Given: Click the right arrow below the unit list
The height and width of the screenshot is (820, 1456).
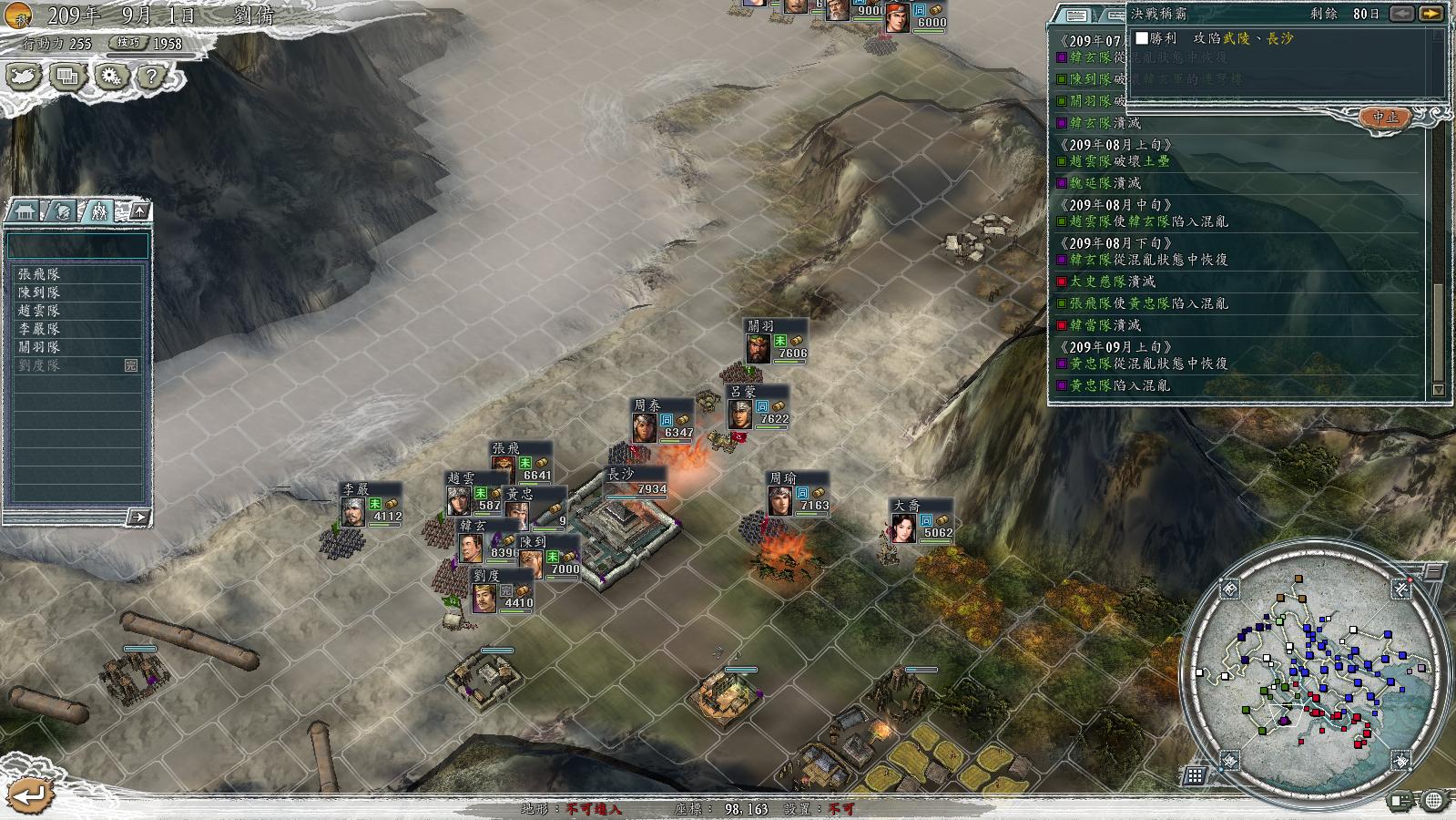Looking at the screenshot, I should pyautogui.click(x=138, y=518).
